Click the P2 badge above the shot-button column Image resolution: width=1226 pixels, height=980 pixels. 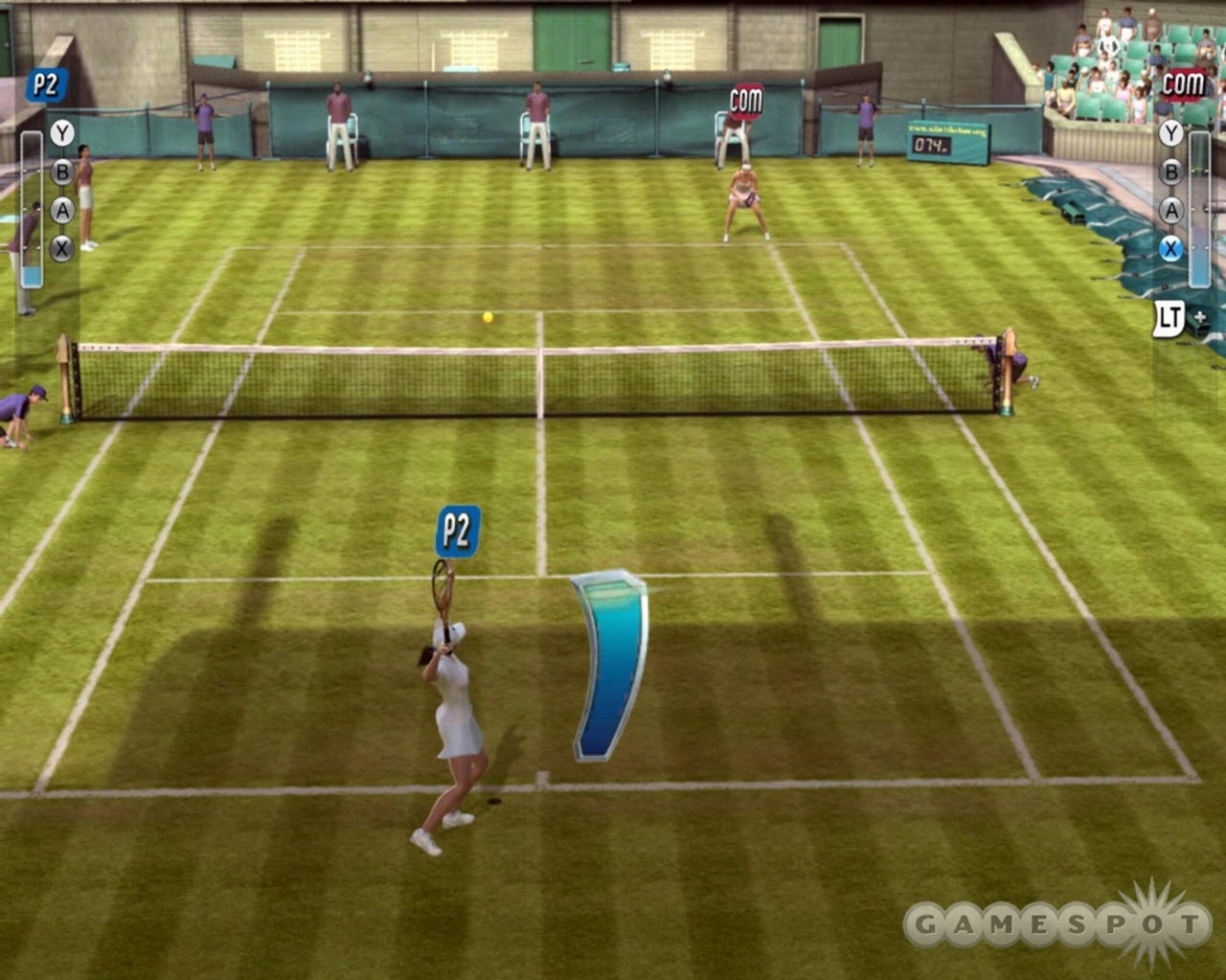click(45, 86)
